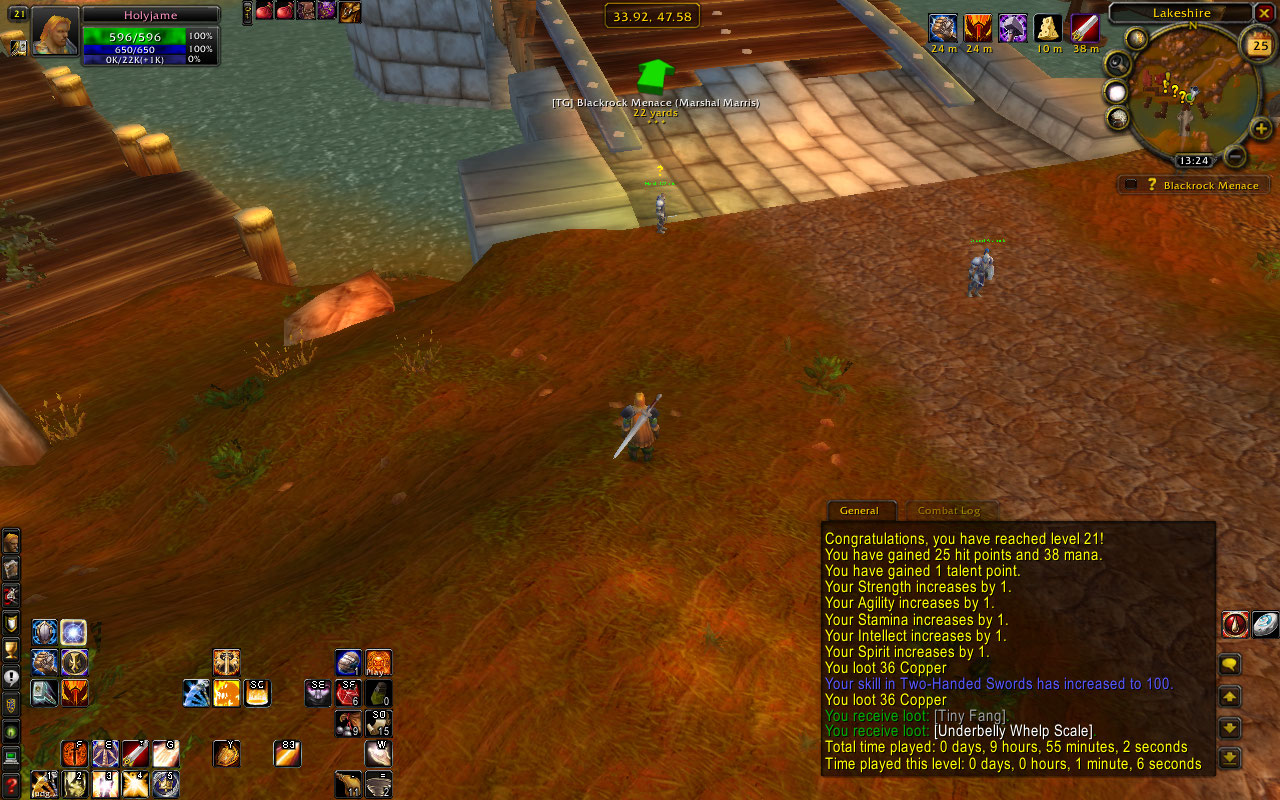Cast the seal ability bound to F

[73, 753]
